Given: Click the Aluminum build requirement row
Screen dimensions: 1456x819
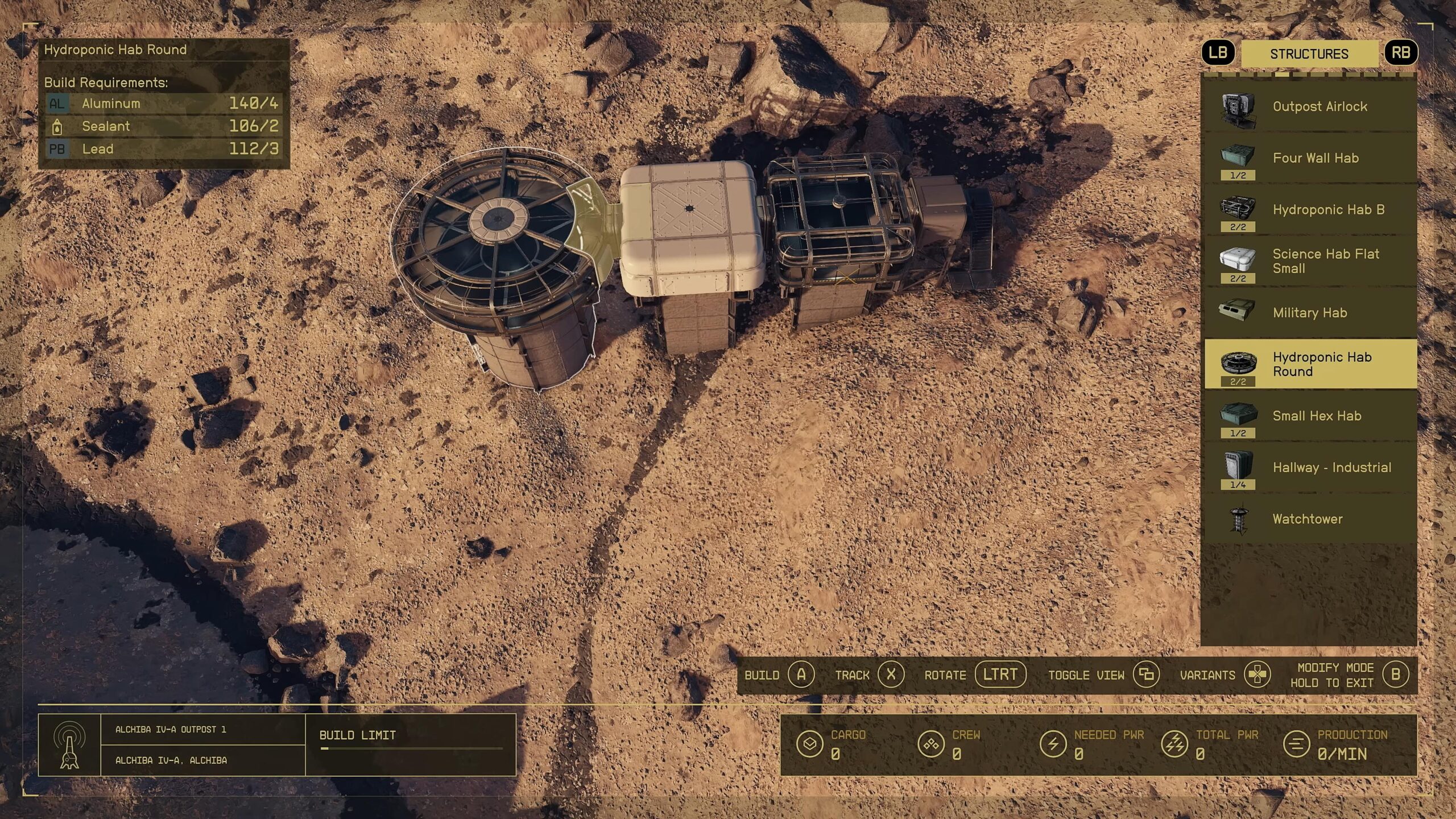Looking at the screenshot, I should pos(163,104).
